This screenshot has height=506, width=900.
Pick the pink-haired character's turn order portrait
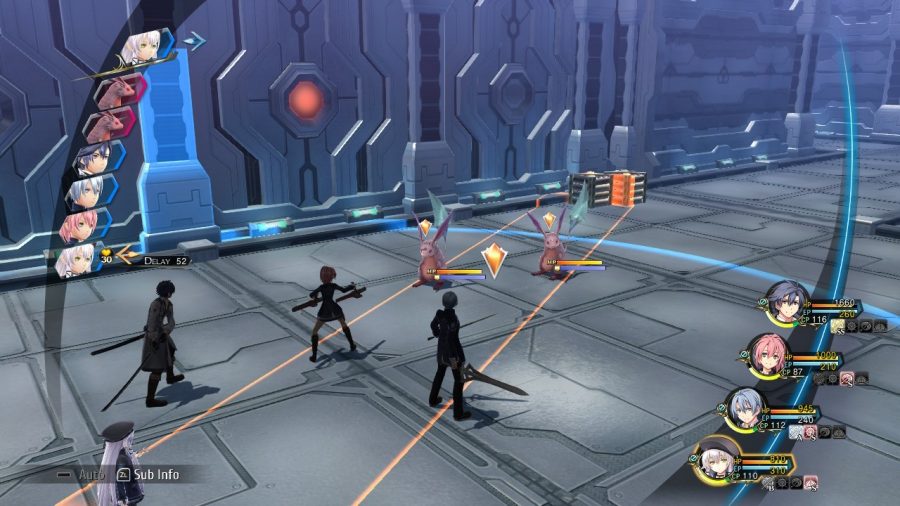click(83, 226)
